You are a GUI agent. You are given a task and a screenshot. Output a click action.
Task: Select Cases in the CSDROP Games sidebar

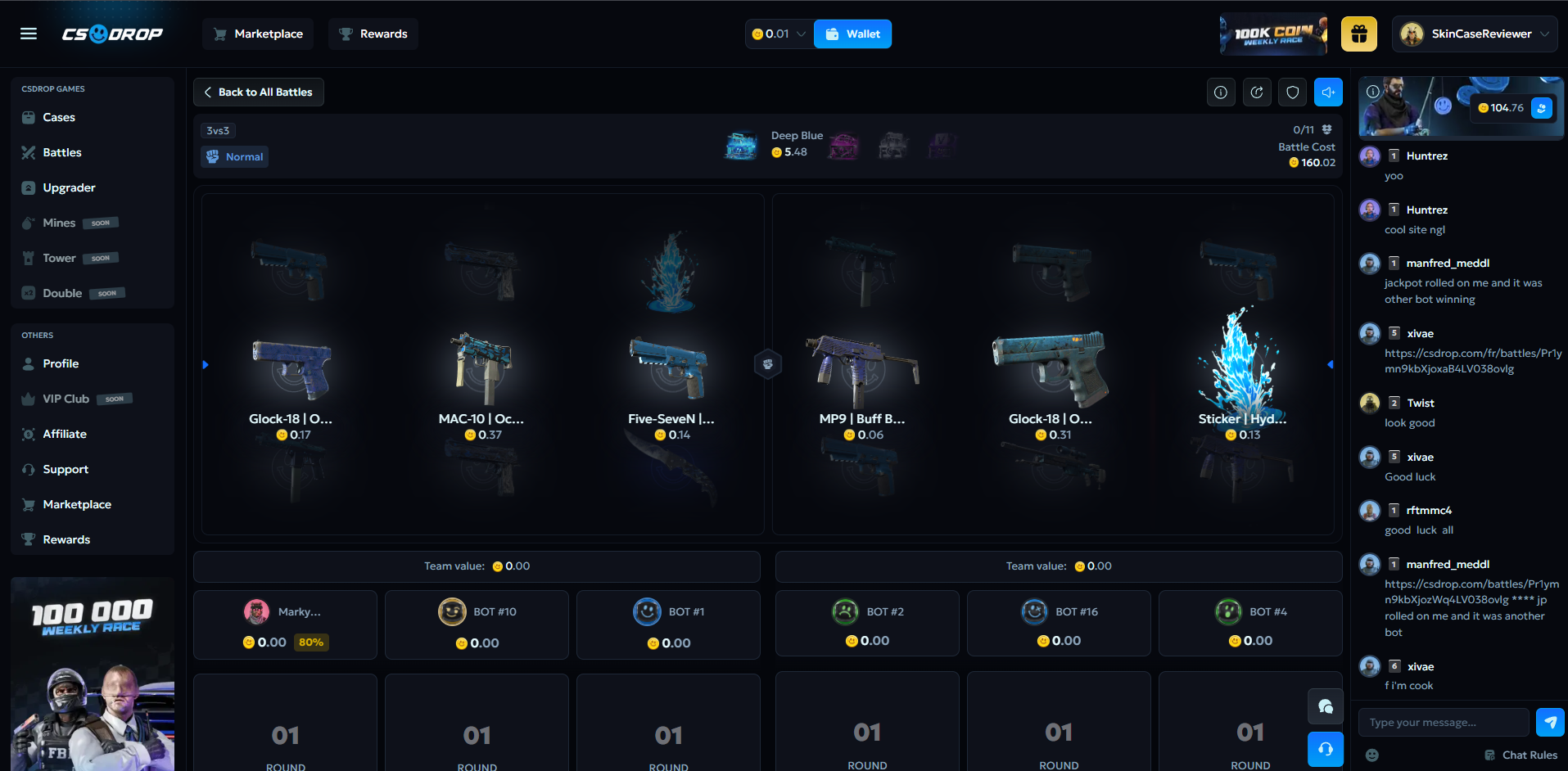(x=57, y=117)
